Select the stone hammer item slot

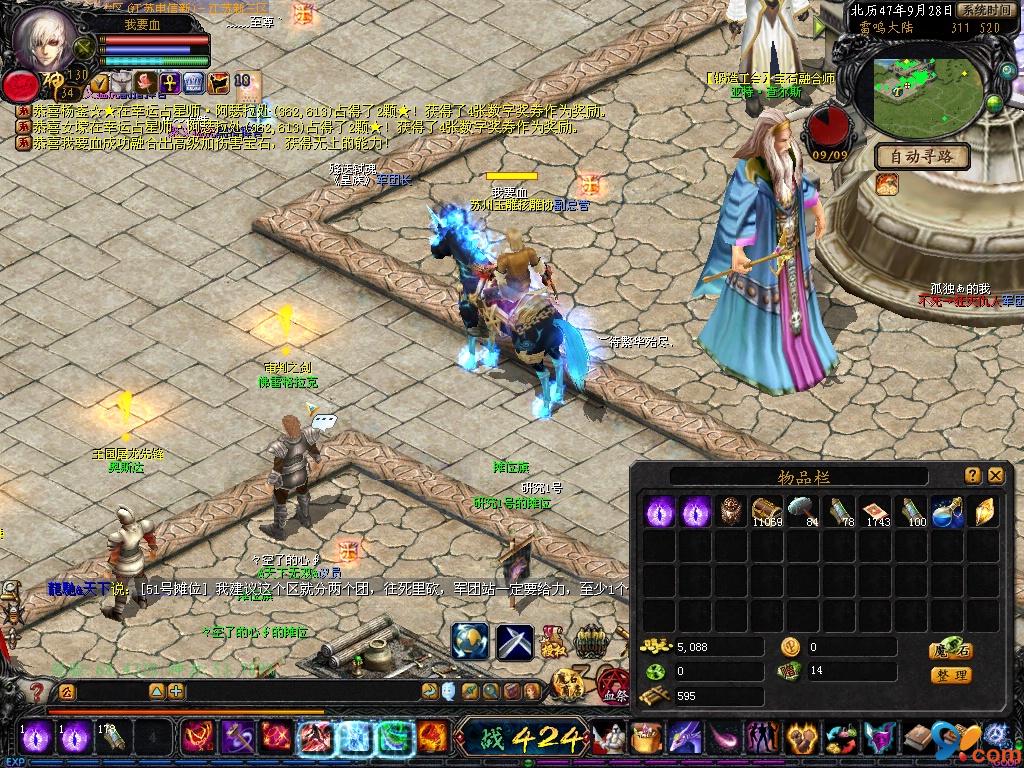coord(803,511)
